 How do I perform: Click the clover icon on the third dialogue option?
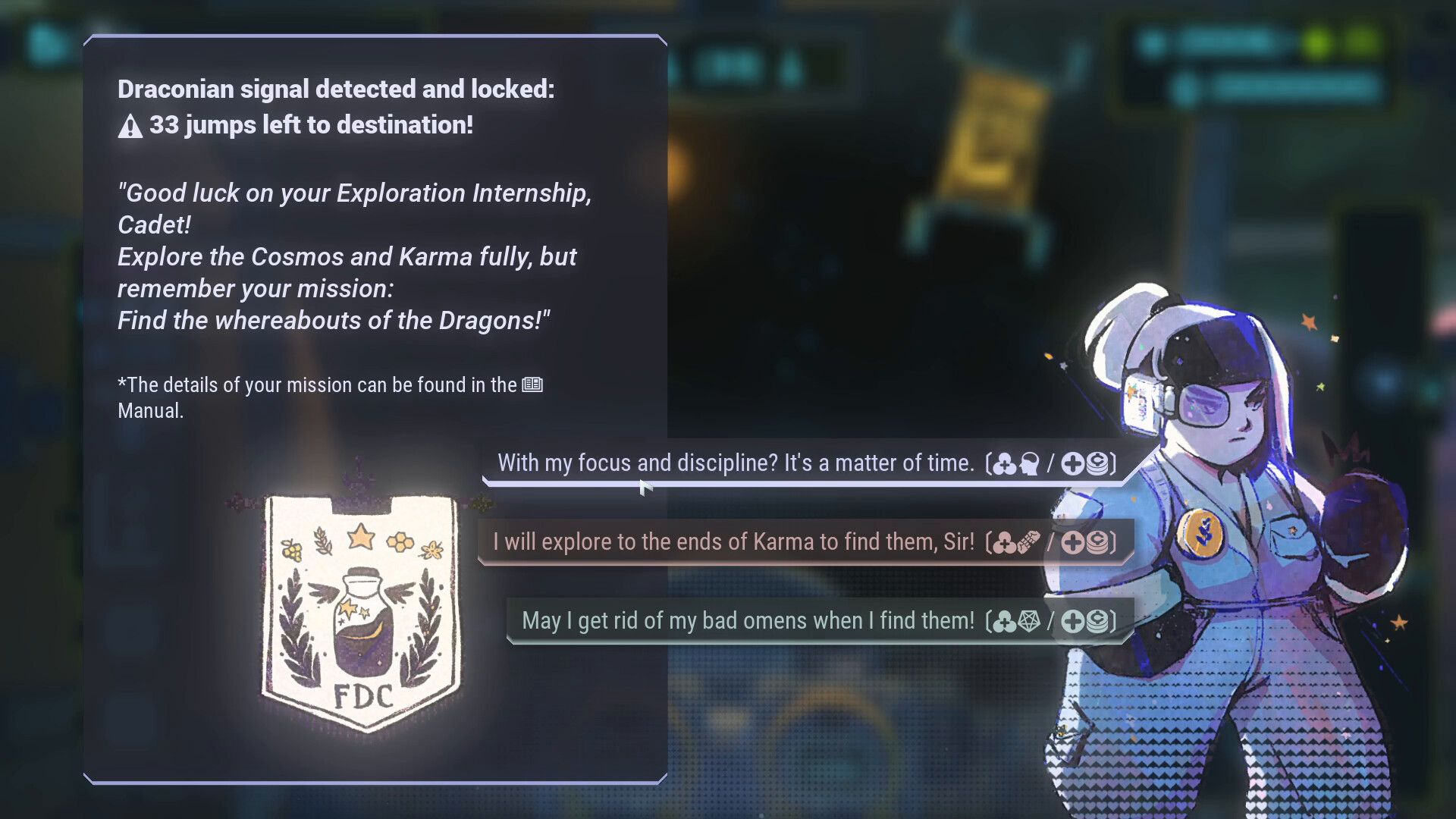pyautogui.click(x=1004, y=620)
